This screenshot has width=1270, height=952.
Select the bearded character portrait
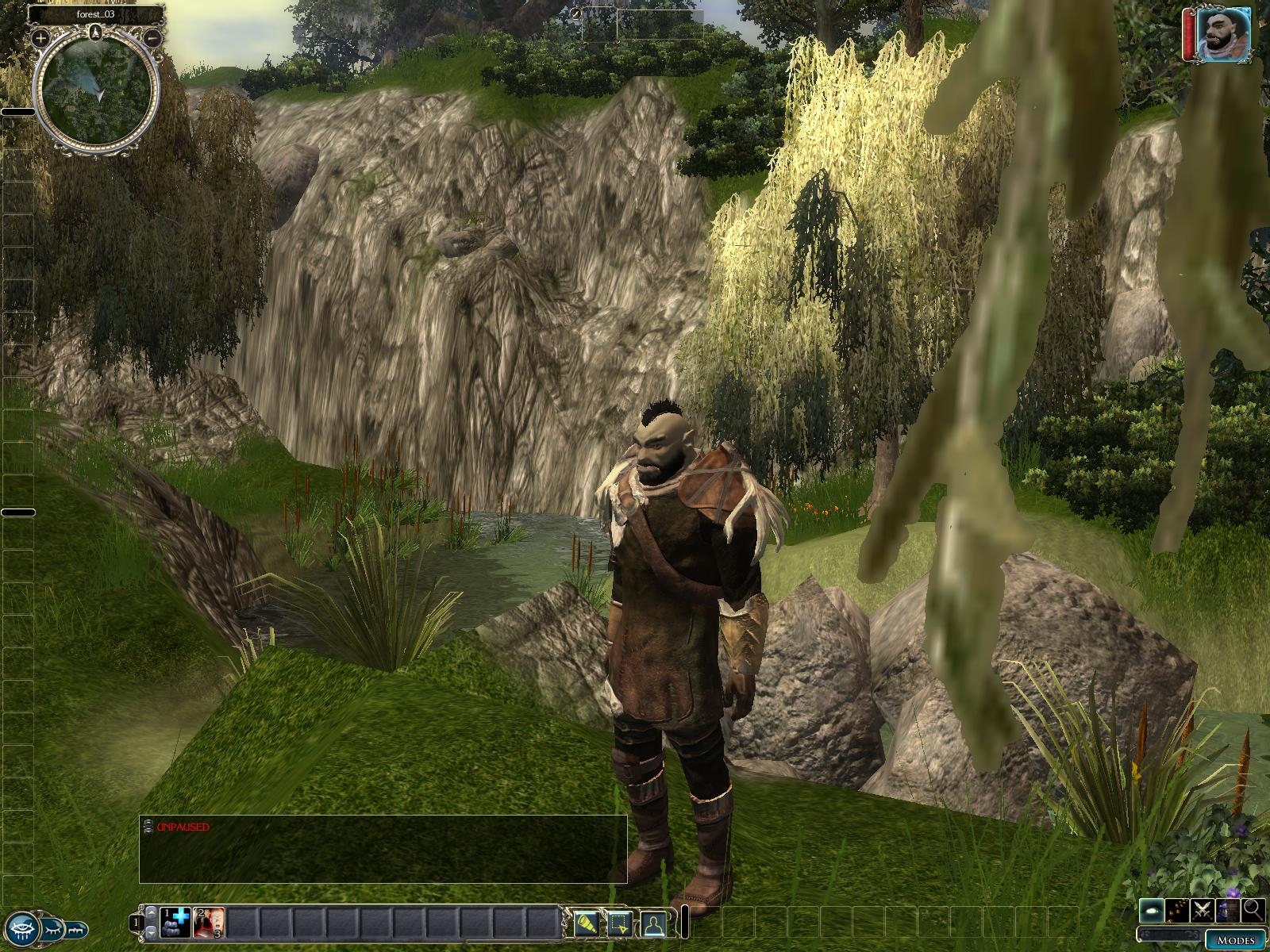[x=1223, y=35]
